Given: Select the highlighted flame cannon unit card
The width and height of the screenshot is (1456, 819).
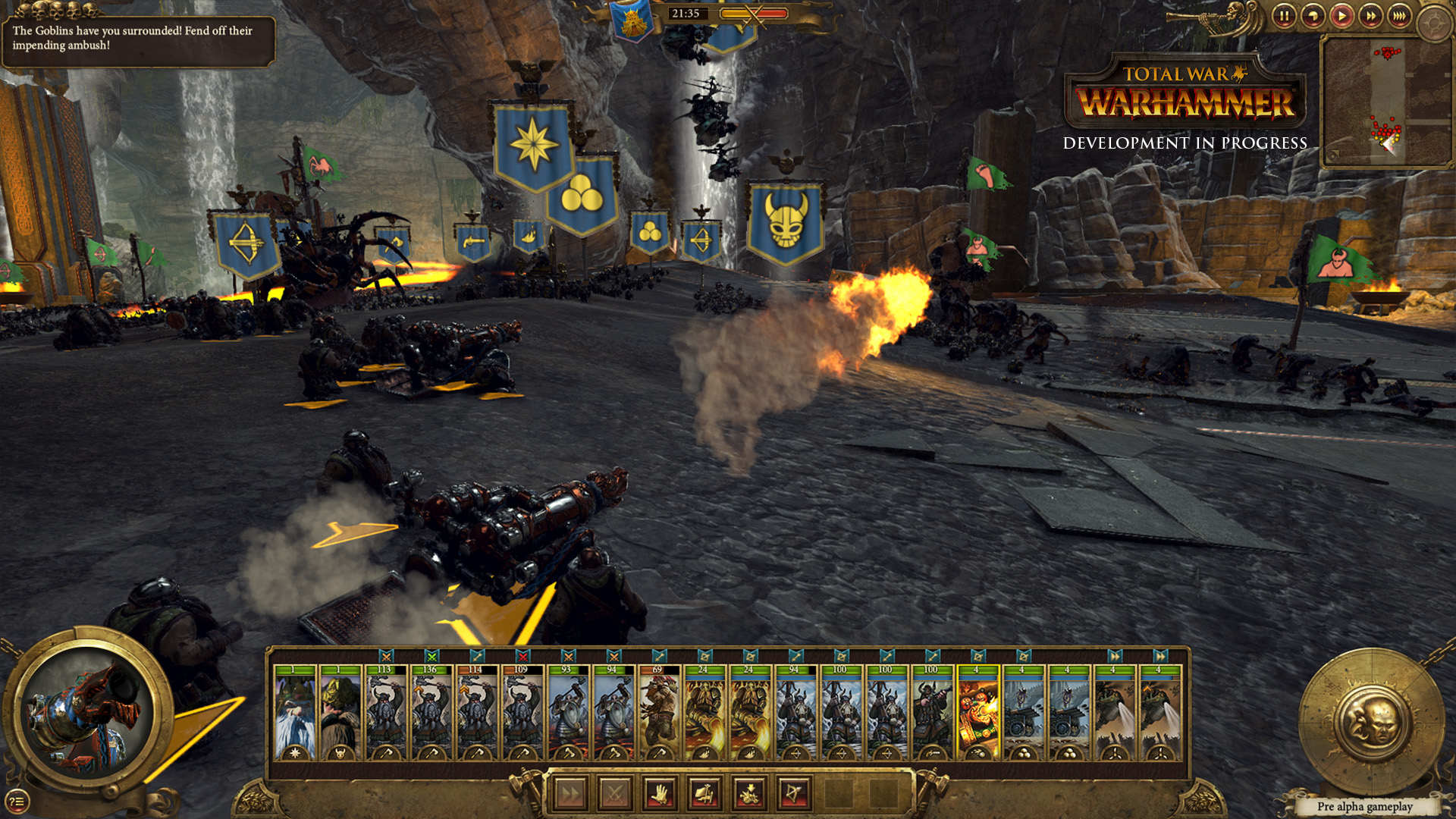Looking at the screenshot, I should pos(977,713).
